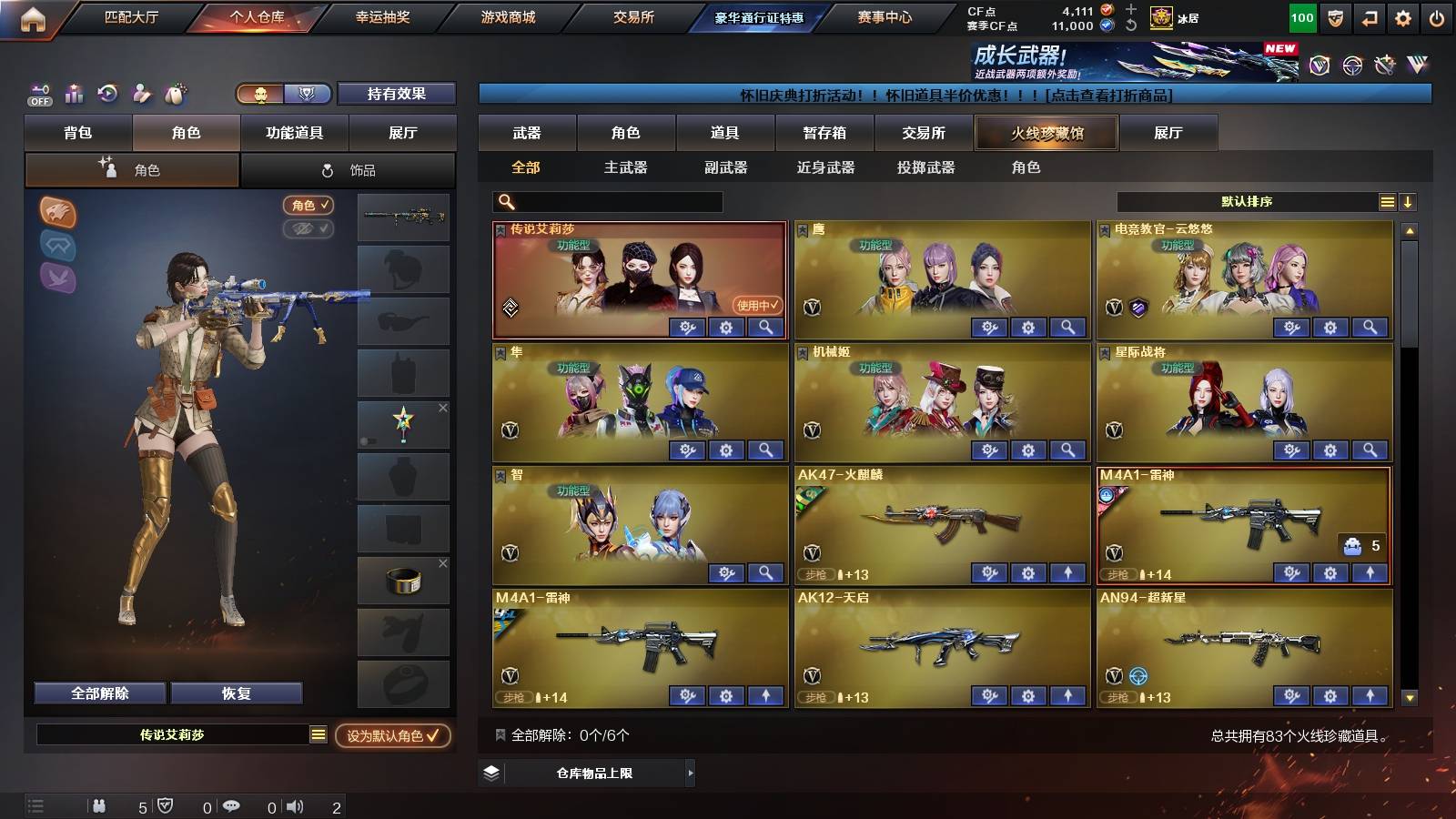Open 持有效果 effects panel
Screen dimensions: 1456x819
click(396, 94)
